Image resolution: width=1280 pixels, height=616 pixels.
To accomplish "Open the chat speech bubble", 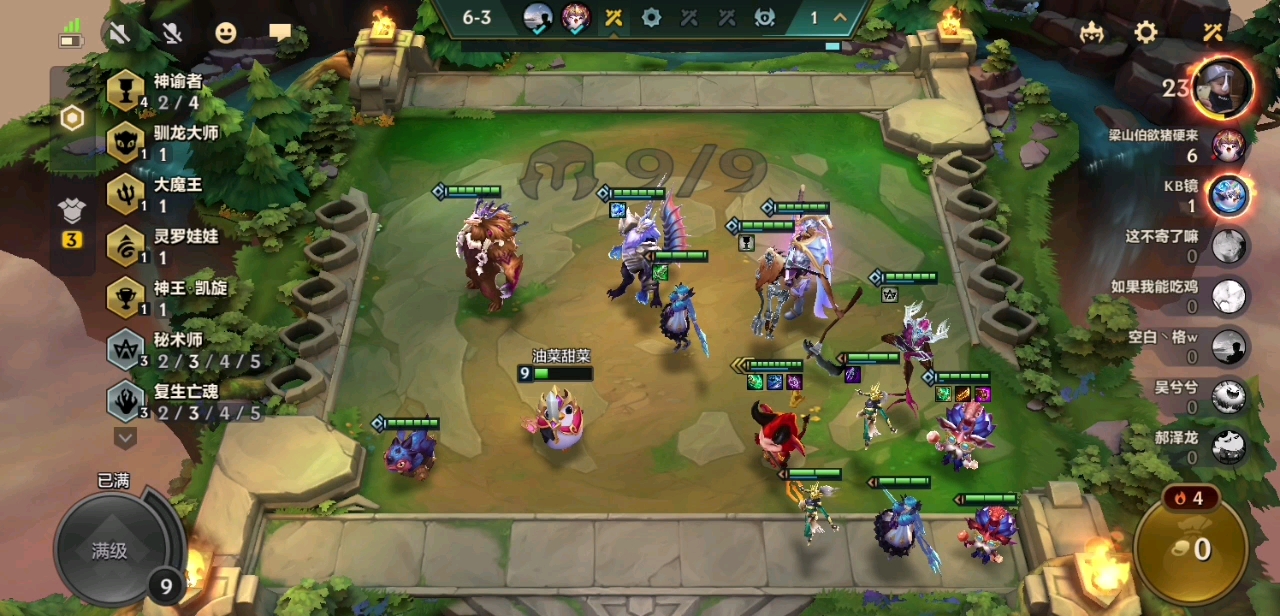I will point(280,34).
